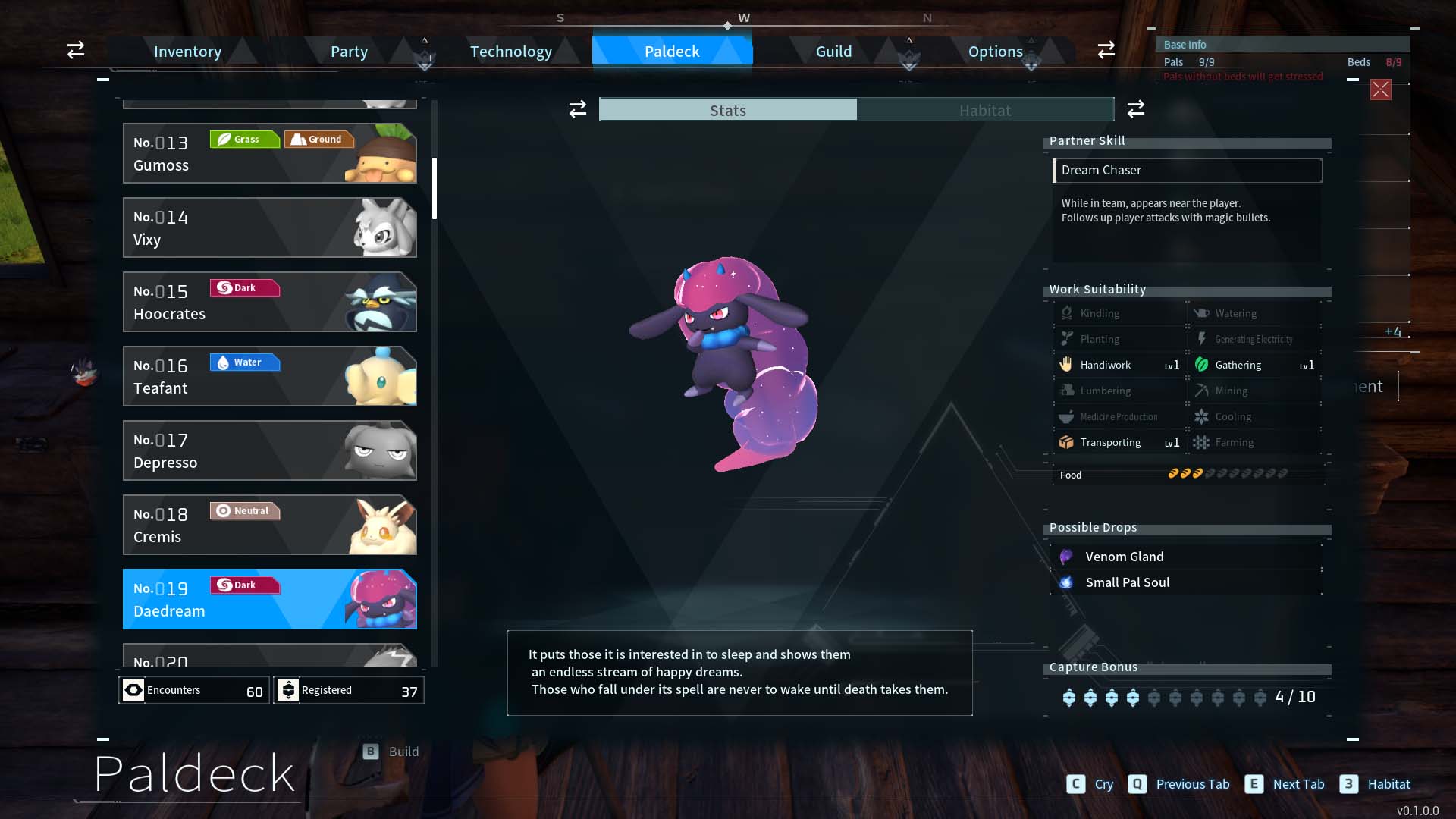Click the Paldeck list scrollbar
Screen dimensions: 1456x819
(435, 188)
